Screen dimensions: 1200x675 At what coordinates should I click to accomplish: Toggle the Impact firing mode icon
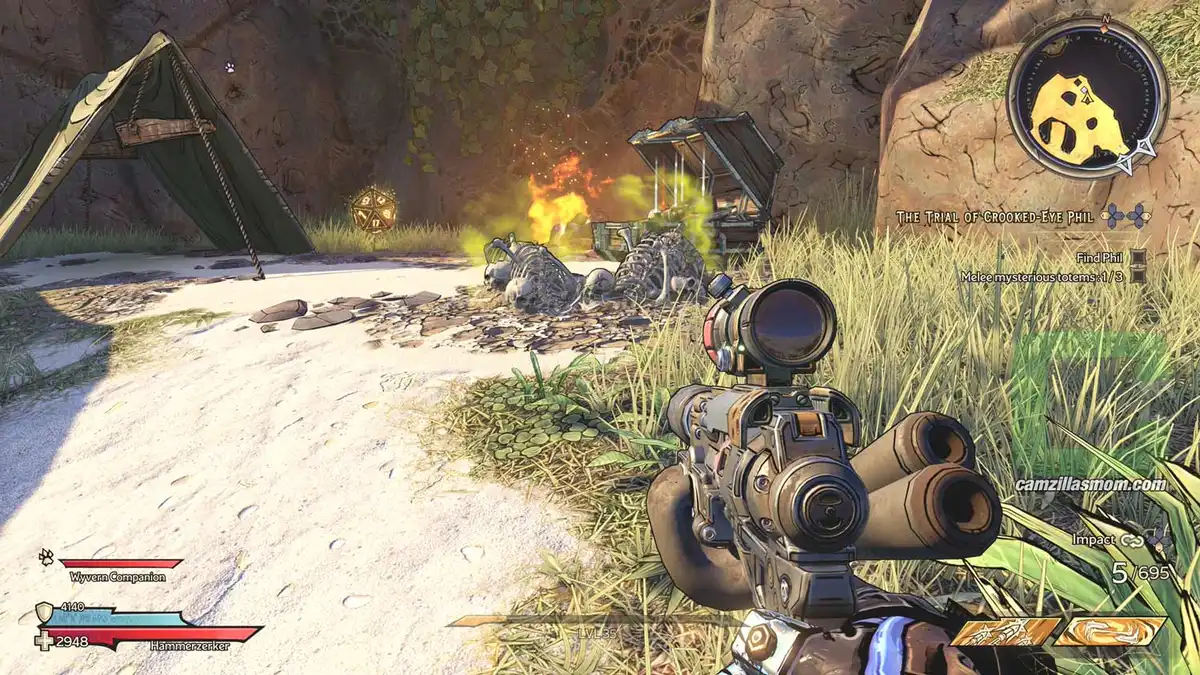[x=1131, y=540]
